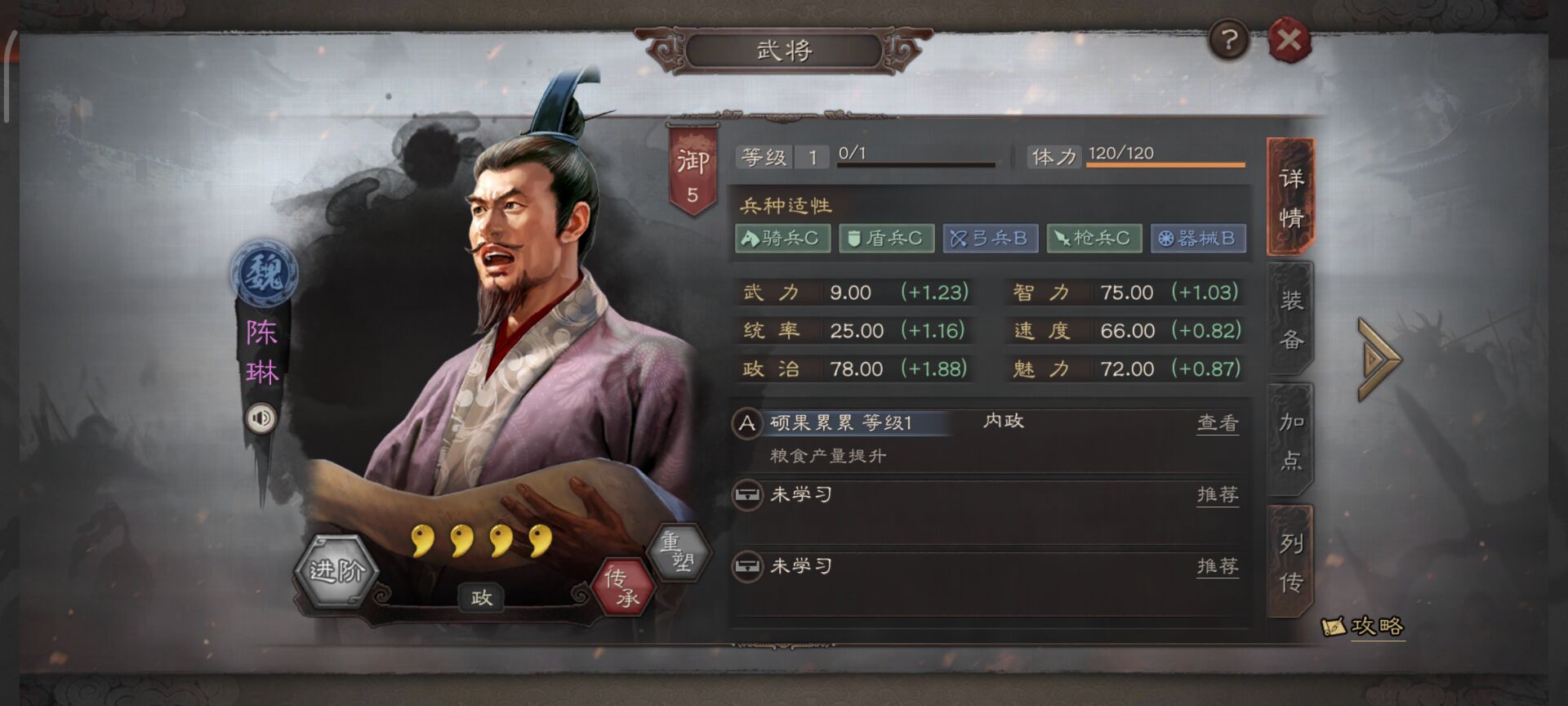Click the 硕果累累 skill A icon
The height and width of the screenshot is (706, 1568).
click(746, 423)
